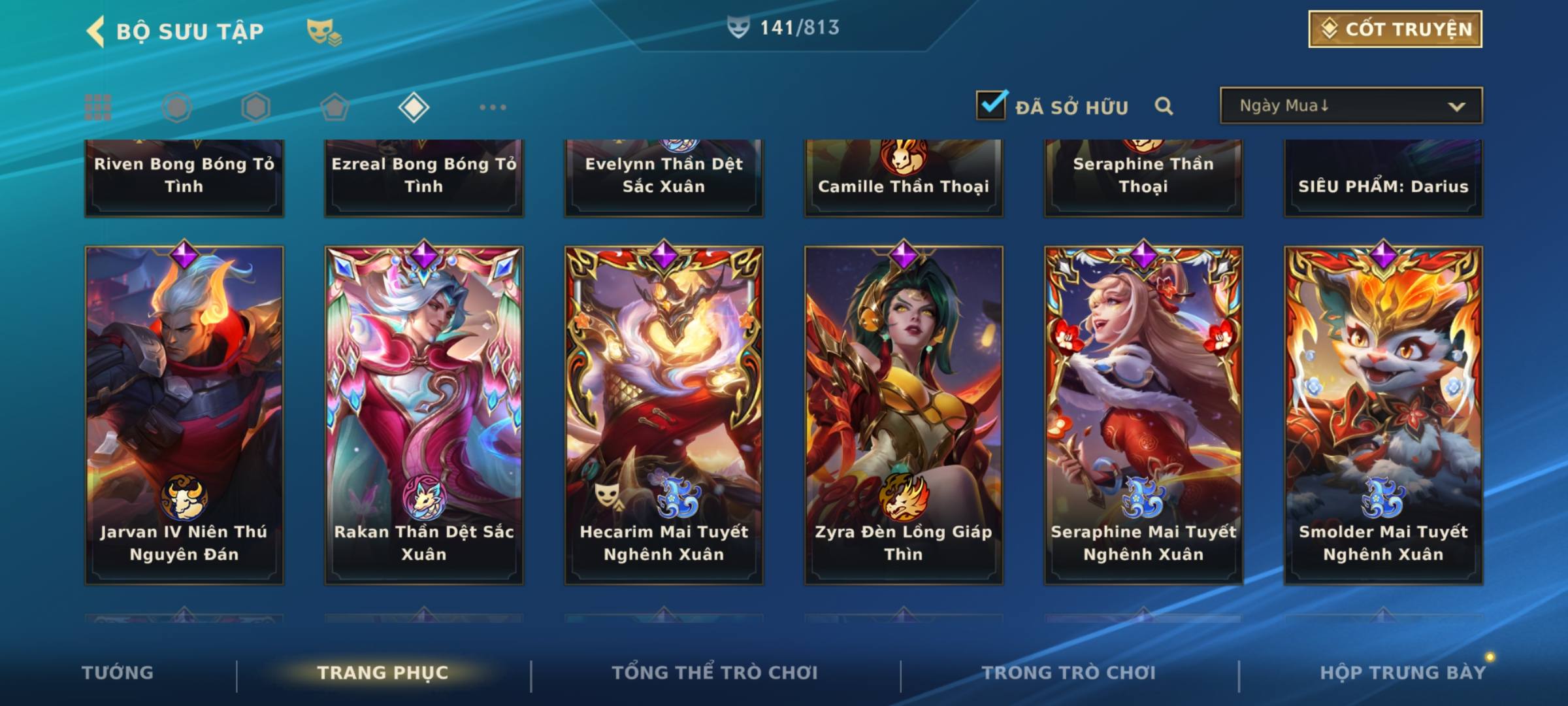The image size is (1568, 706).
Task: Choose Rakan Thần Dệt Sắc Xuân skin
Action: (x=424, y=414)
